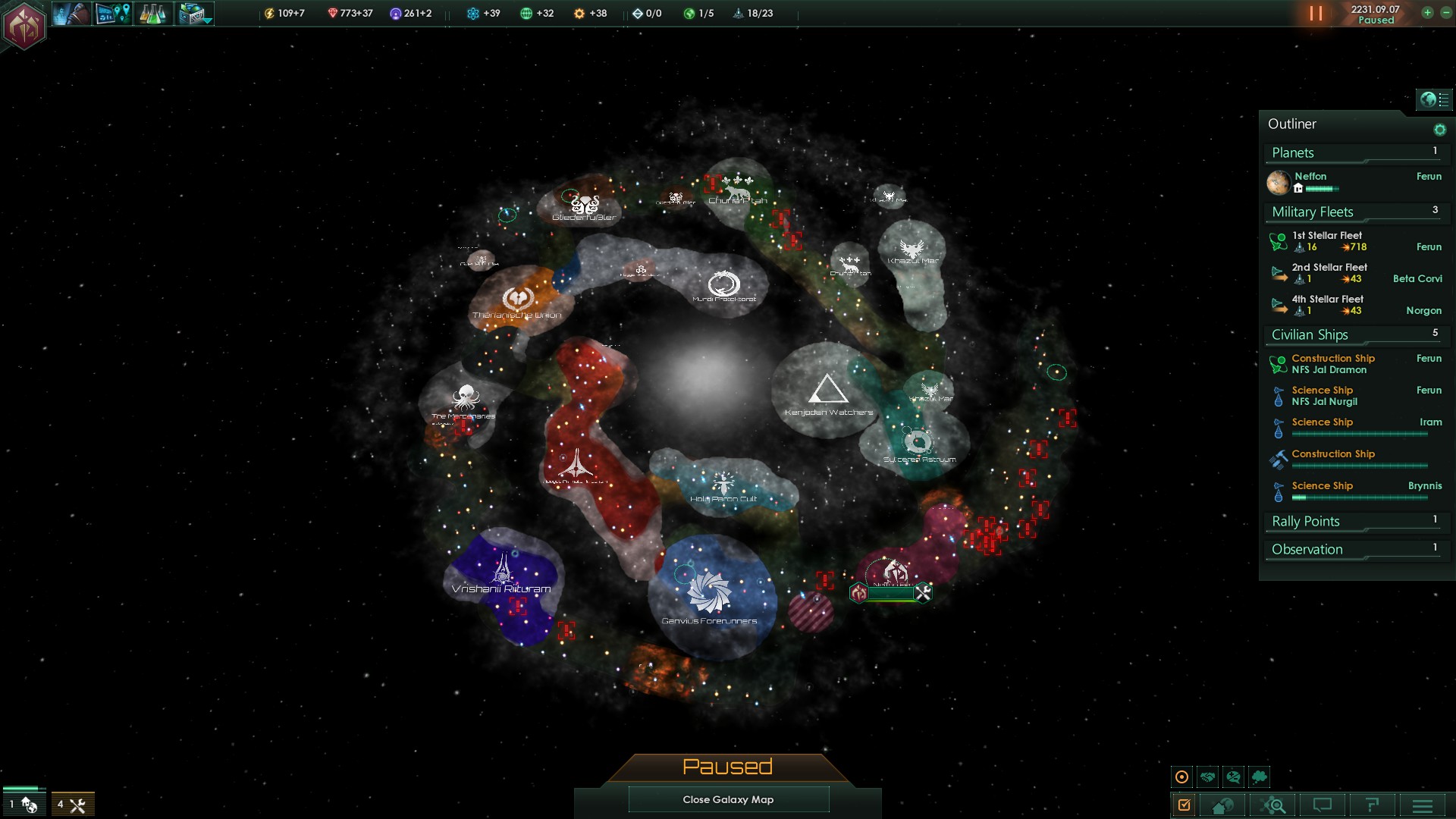Open the chat speech-bubble button
Screen dimensions: 1456x819
(x=1323, y=805)
